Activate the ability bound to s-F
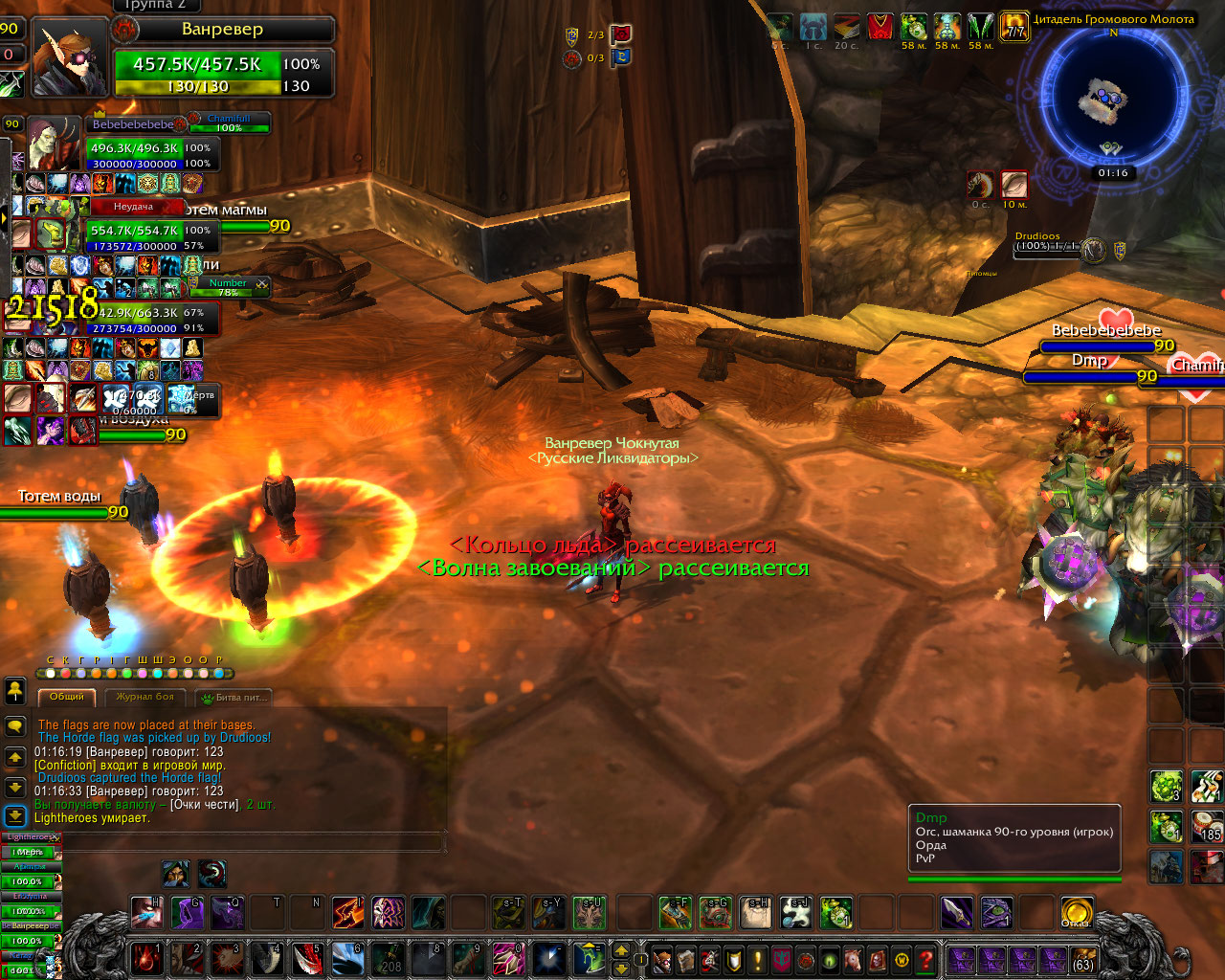 tap(676, 912)
